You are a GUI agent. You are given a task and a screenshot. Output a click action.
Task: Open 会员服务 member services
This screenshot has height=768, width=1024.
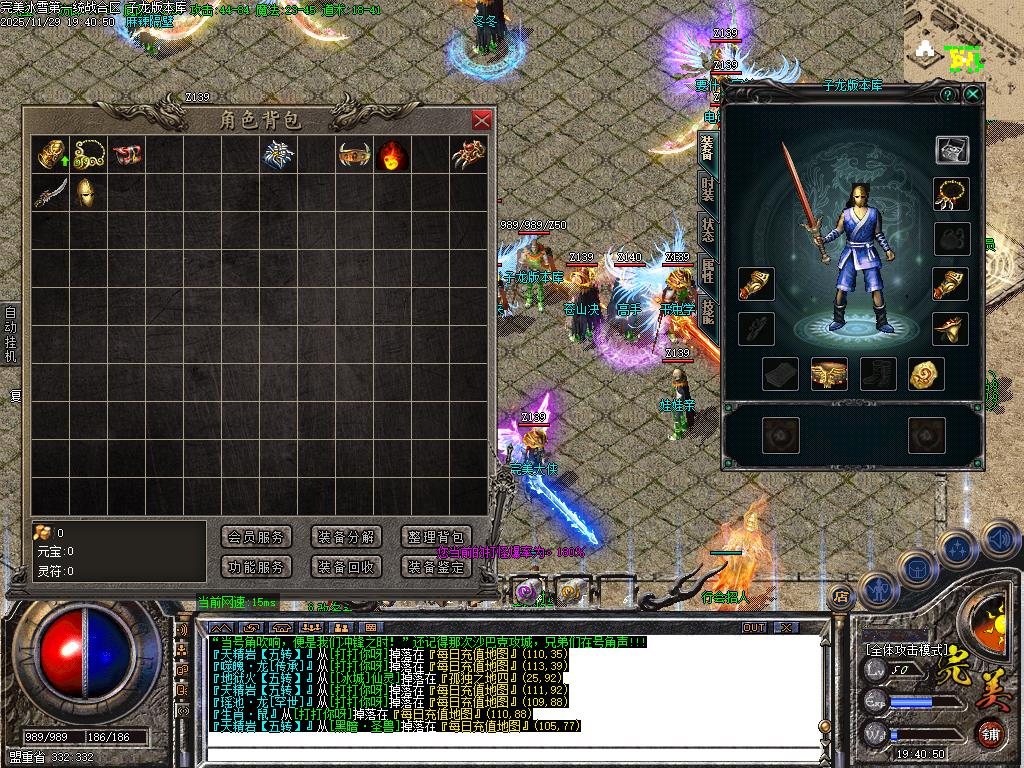(256, 537)
